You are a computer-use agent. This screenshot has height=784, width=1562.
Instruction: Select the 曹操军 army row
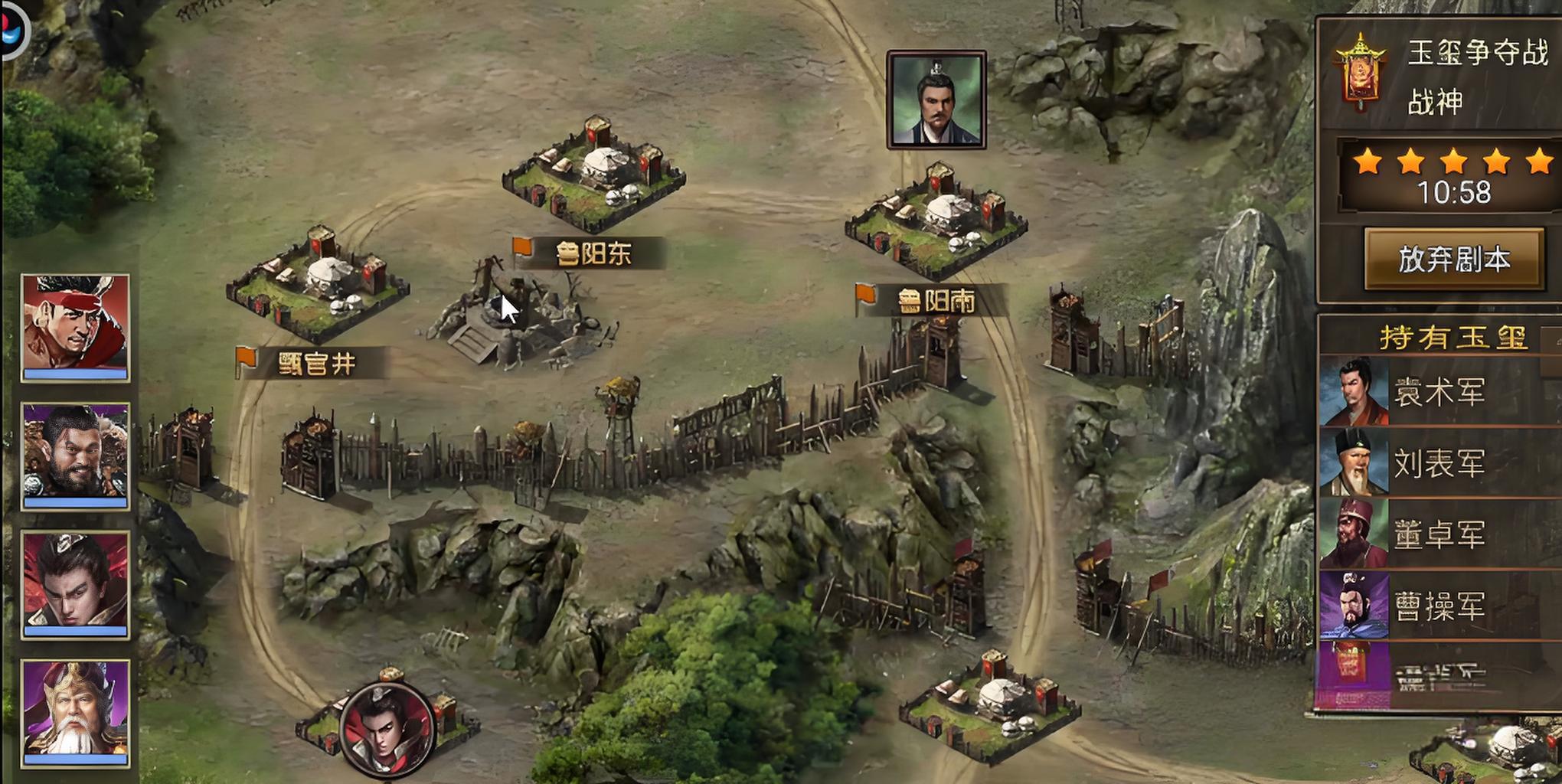[1438, 606]
